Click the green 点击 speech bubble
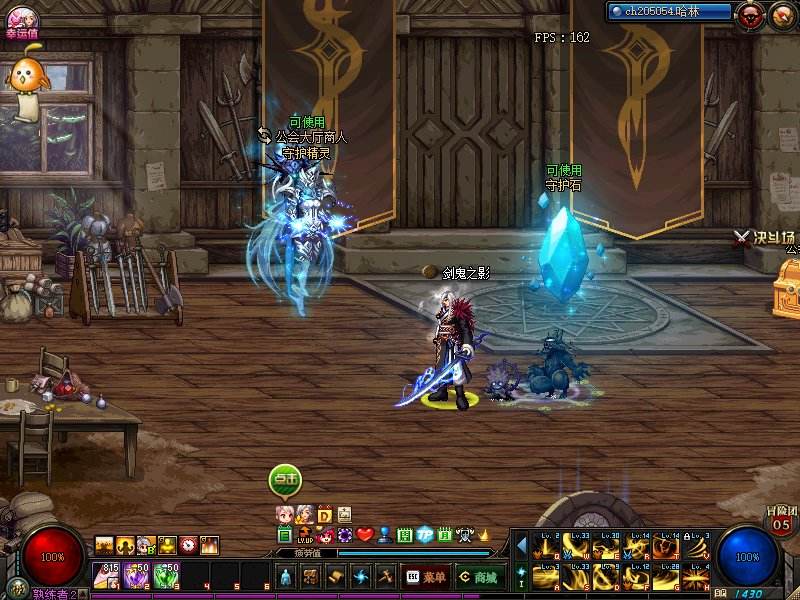The image size is (800, 600). pyautogui.click(x=285, y=480)
